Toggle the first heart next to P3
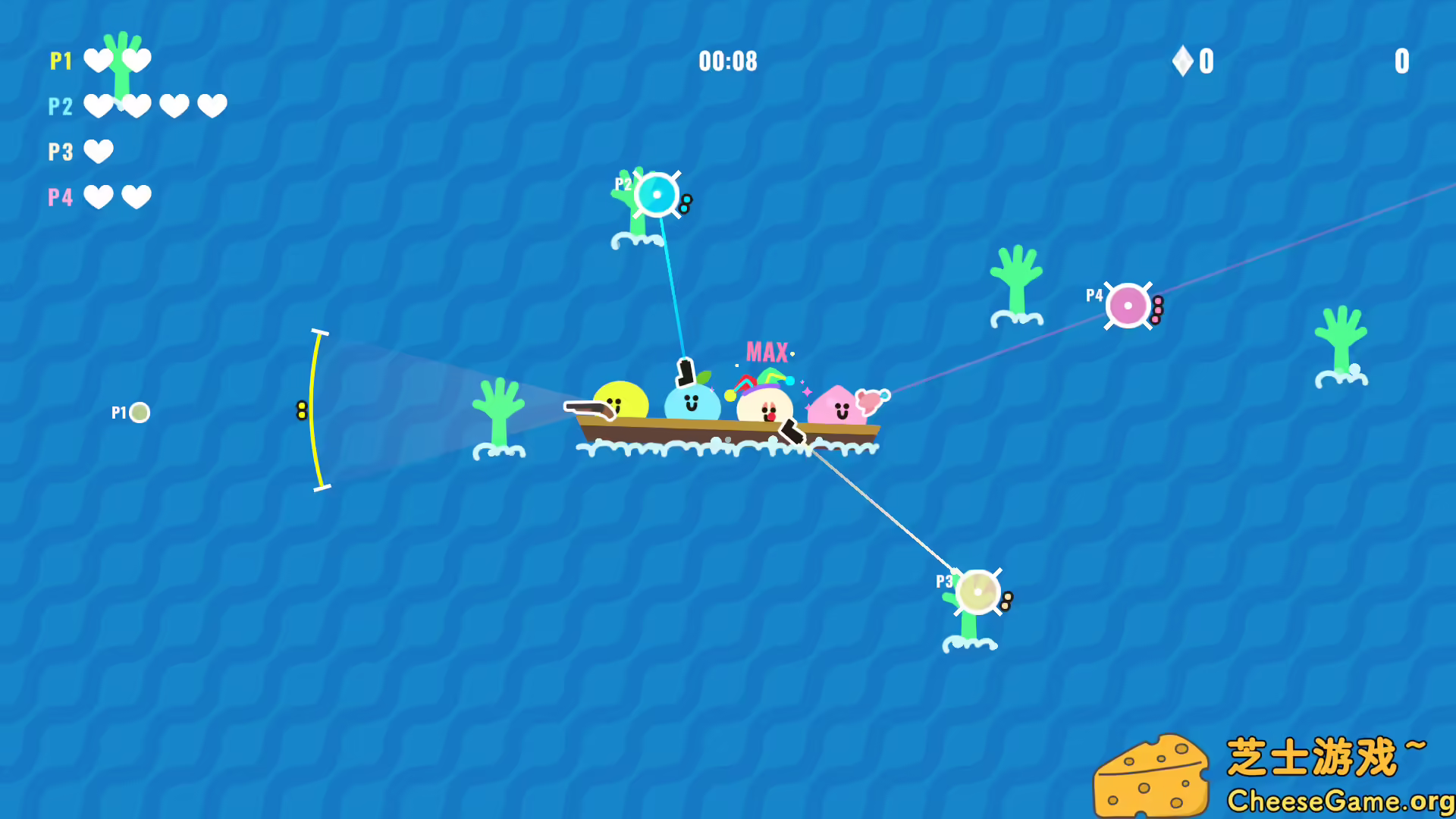Viewport: 1456px width, 819px height. [99, 151]
